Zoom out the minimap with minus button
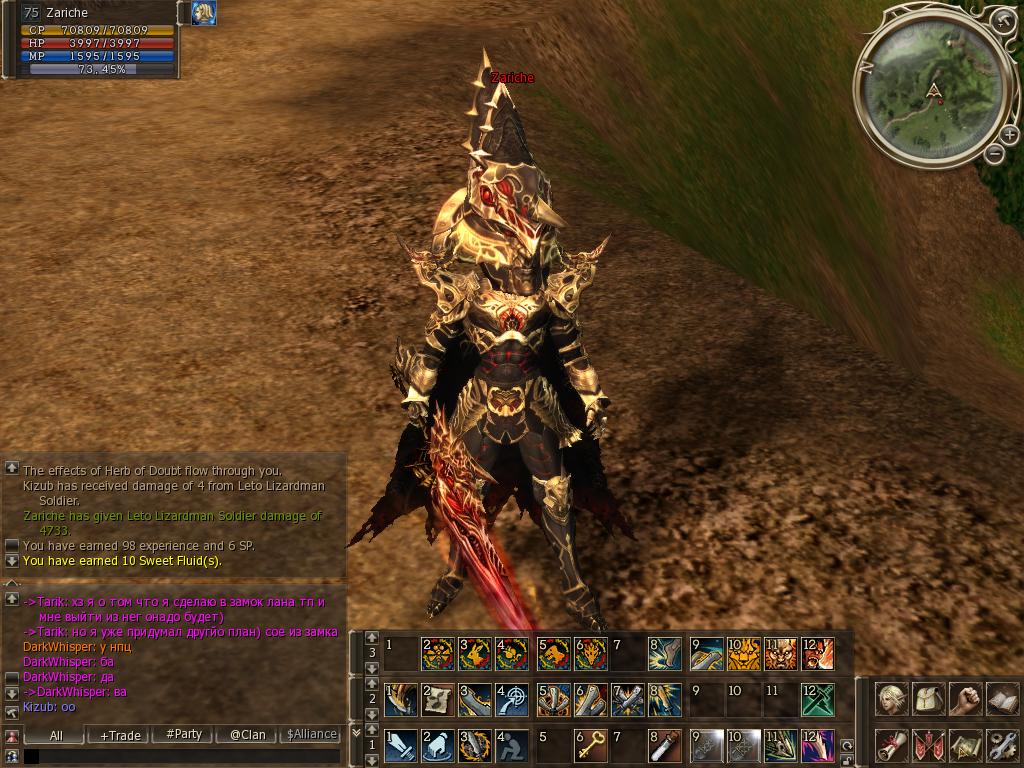Viewport: 1024px width, 768px height. pyautogui.click(x=994, y=154)
